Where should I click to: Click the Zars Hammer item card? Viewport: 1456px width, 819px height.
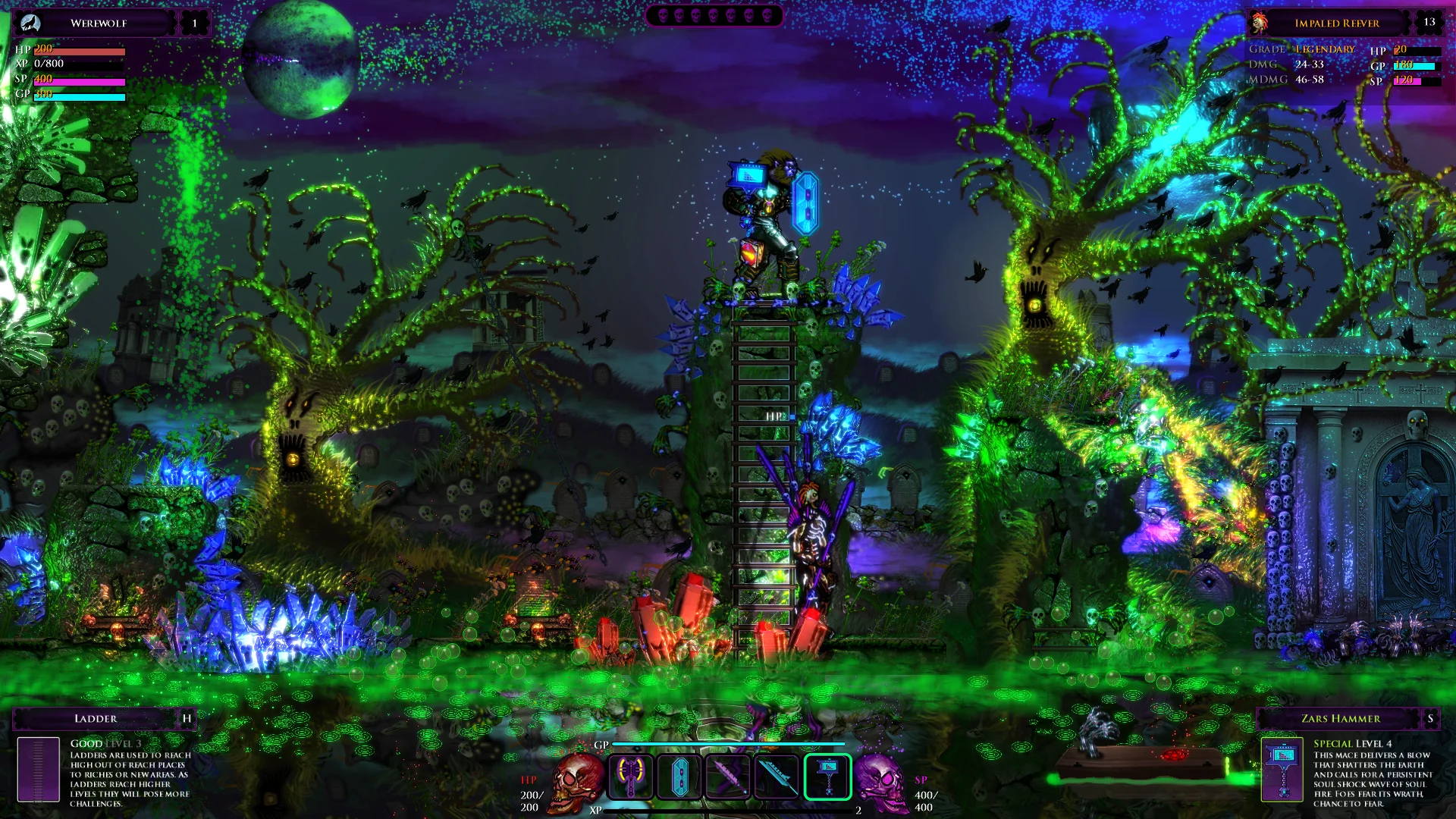[x=1282, y=769]
